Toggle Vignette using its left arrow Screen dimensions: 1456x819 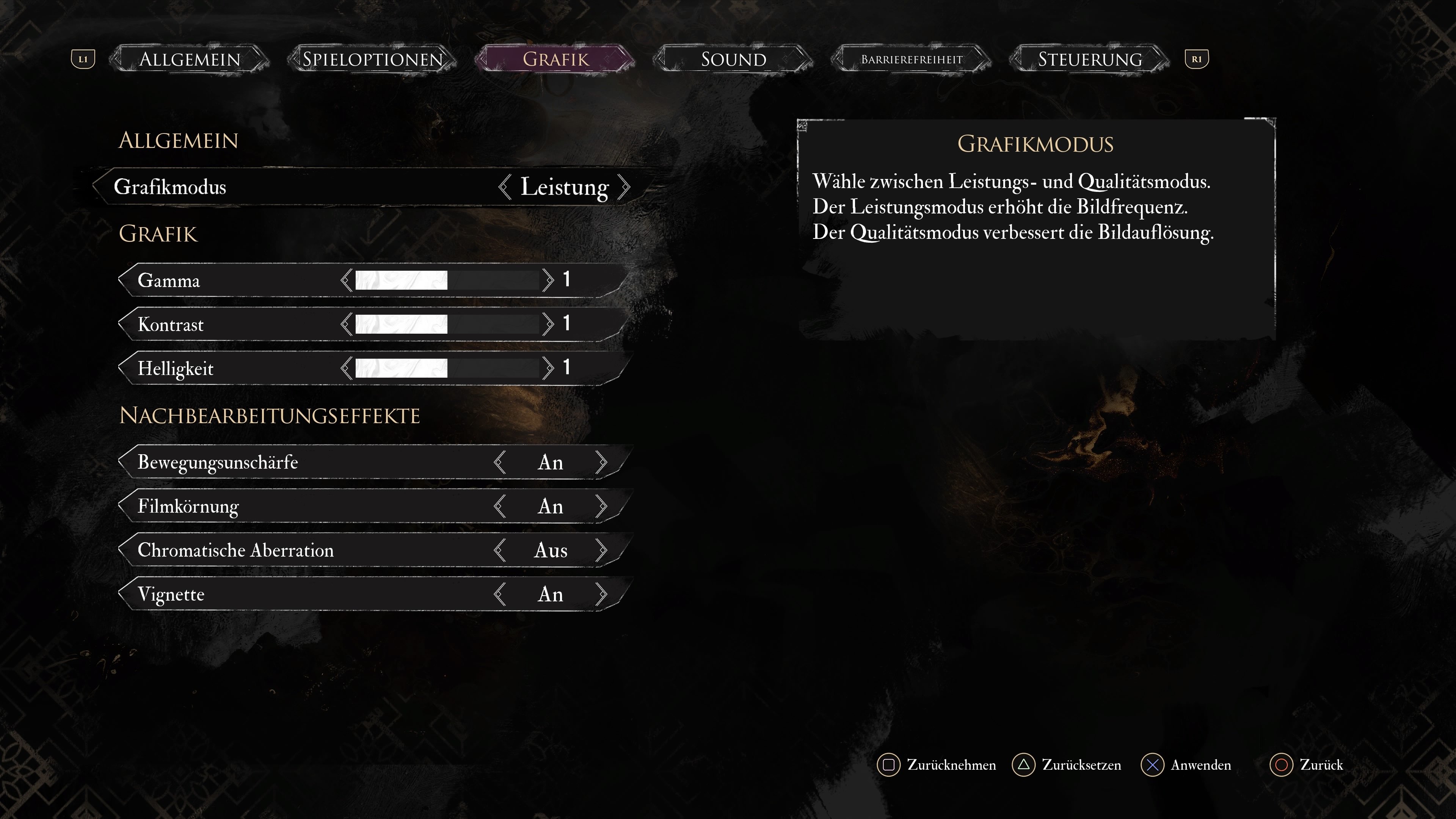tap(499, 595)
